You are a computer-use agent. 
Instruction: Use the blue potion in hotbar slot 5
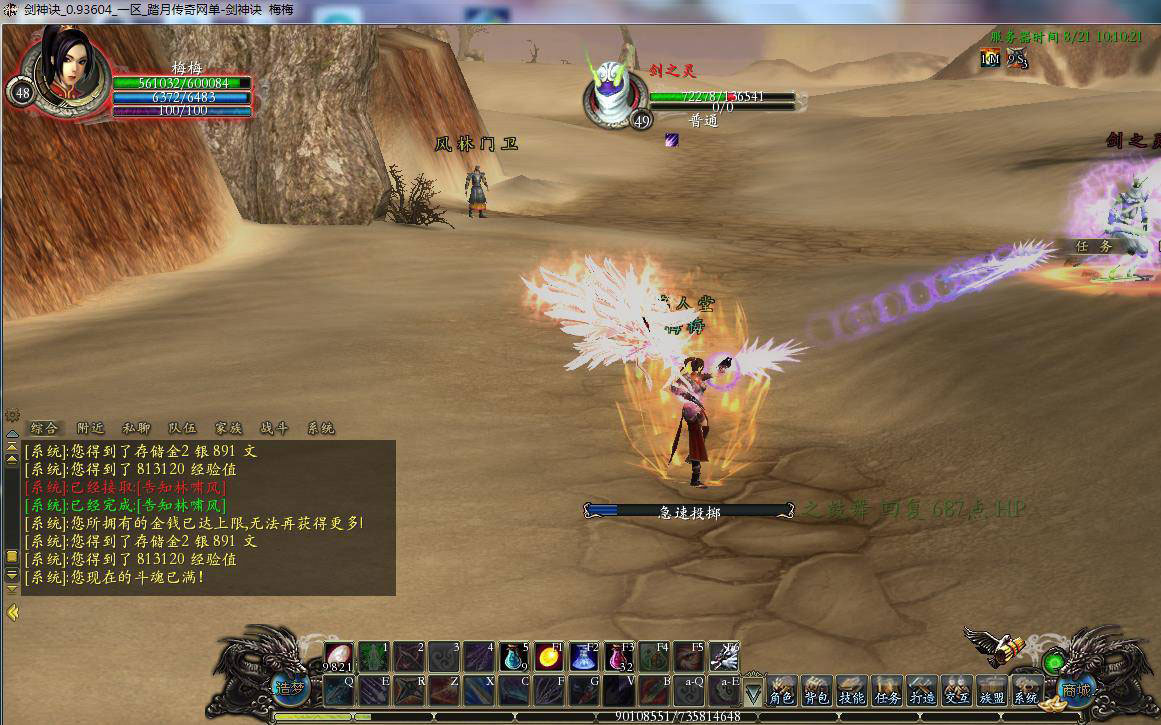(x=514, y=657)
